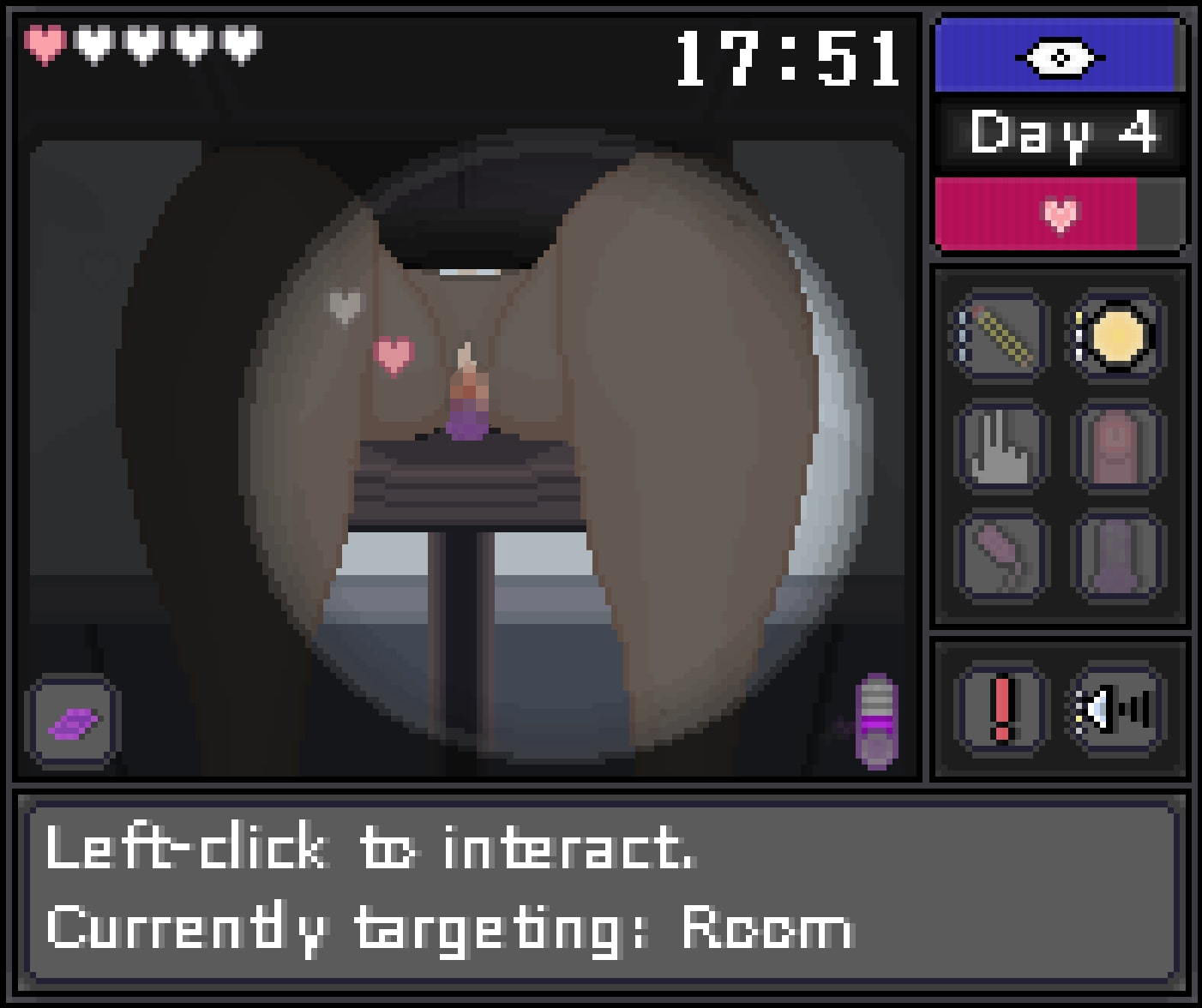Select the lipstick-shaped tool
1202x1008 pixels.
coord(999,555)
